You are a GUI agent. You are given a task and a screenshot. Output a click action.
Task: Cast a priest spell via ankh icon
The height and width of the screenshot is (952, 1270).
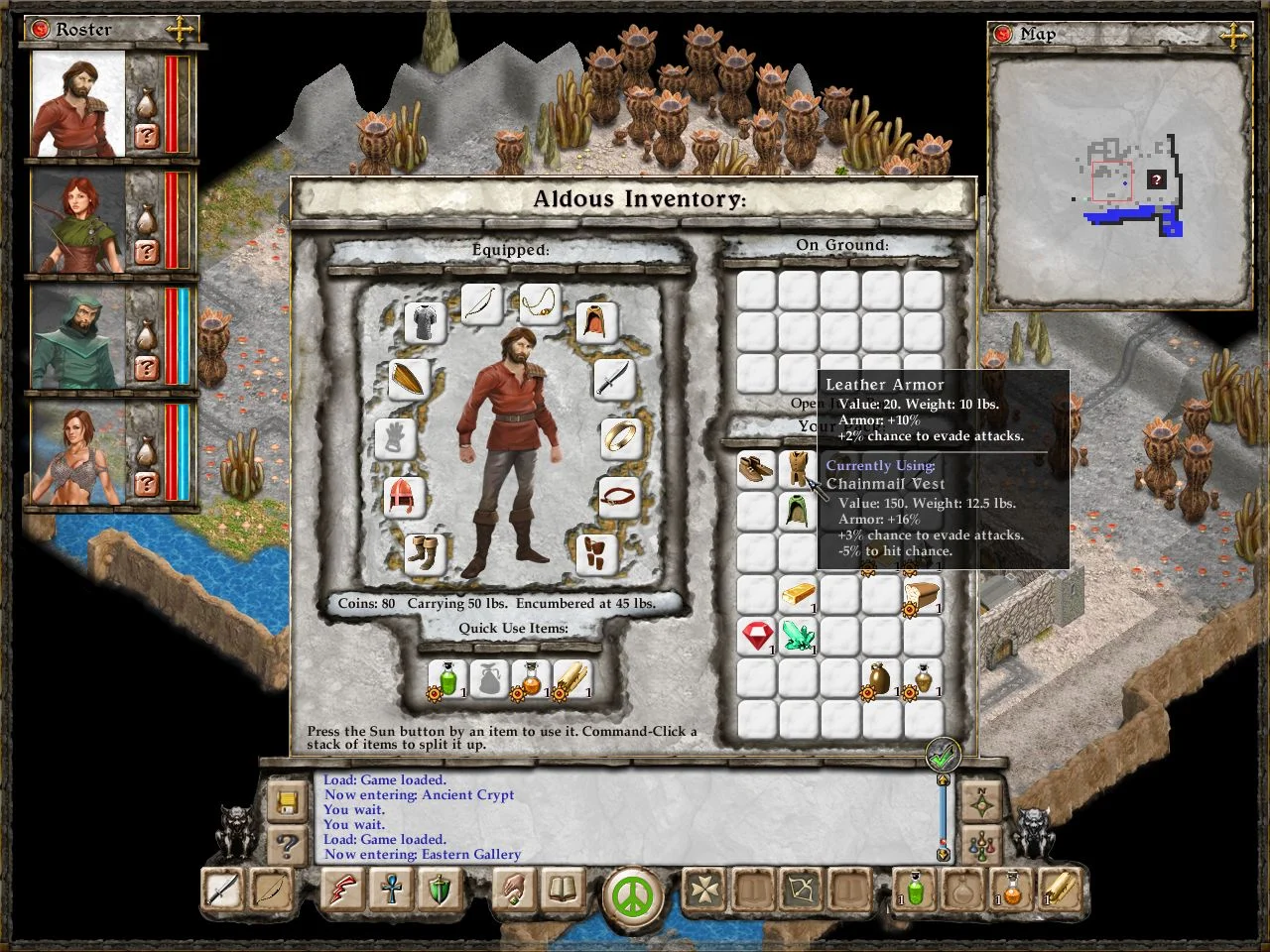[391, 889]
